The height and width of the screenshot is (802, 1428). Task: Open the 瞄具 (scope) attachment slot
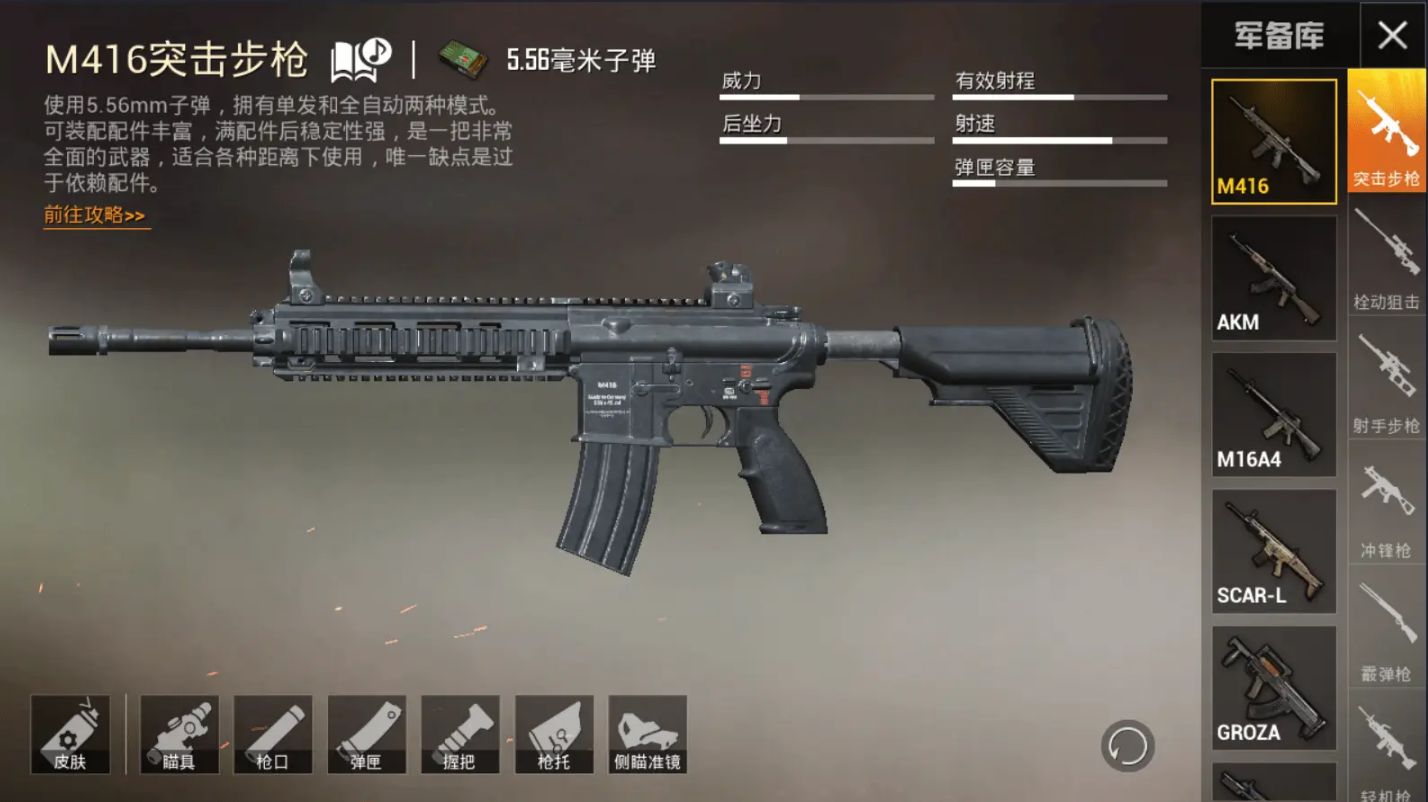pyautogui.click(x=180, y=733)
